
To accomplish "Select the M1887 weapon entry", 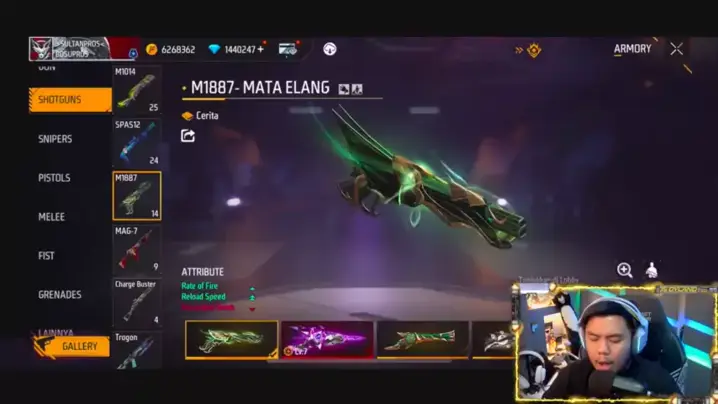I will 136,196.
